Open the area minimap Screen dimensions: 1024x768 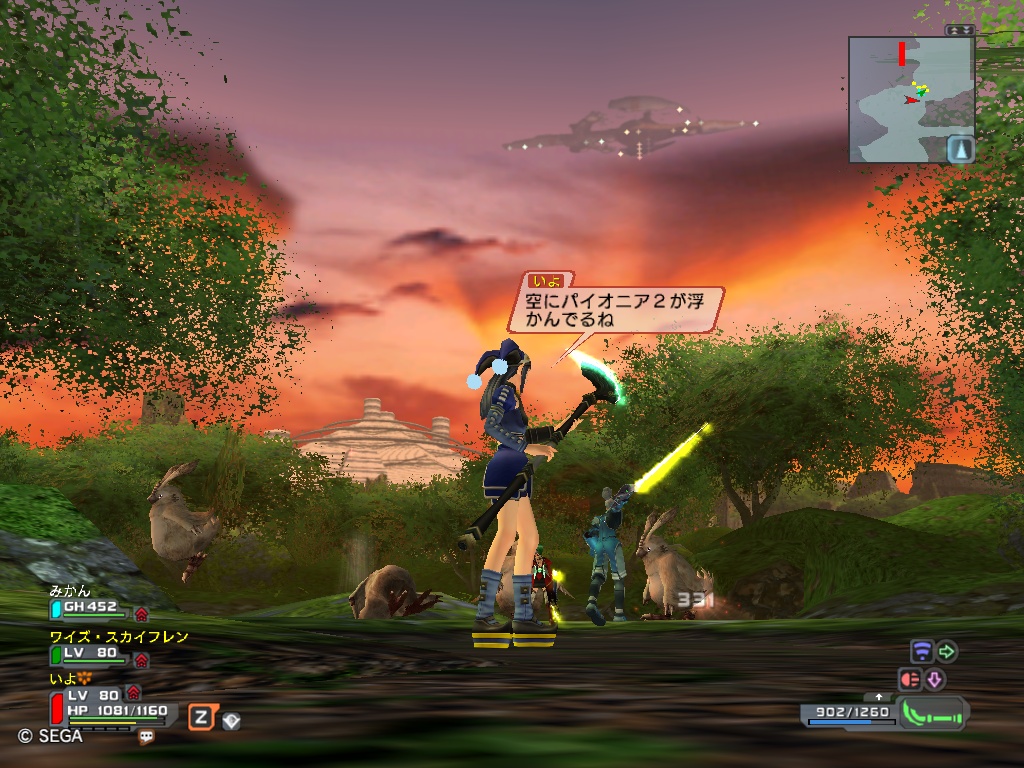[910, 99]
